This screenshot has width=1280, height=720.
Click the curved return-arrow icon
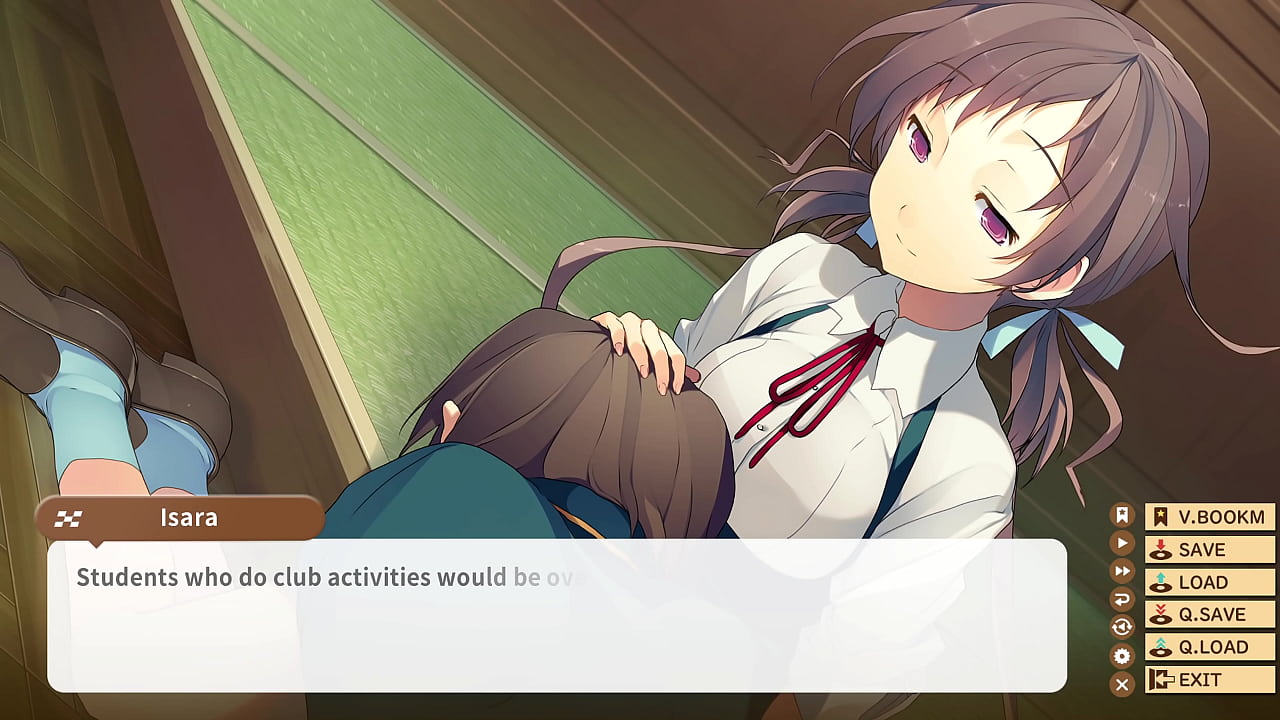(x=1123, y=599)
